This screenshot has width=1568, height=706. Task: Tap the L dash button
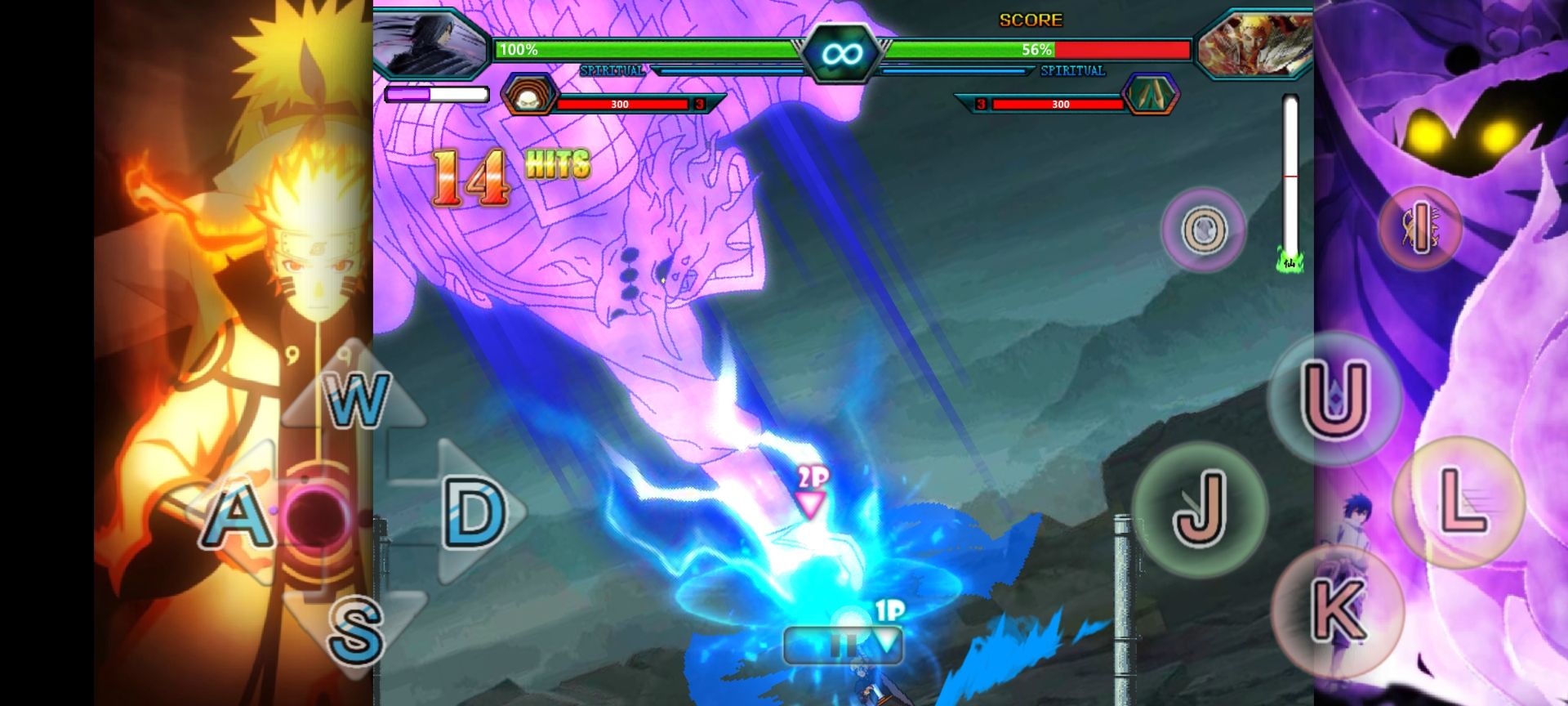1458,501
